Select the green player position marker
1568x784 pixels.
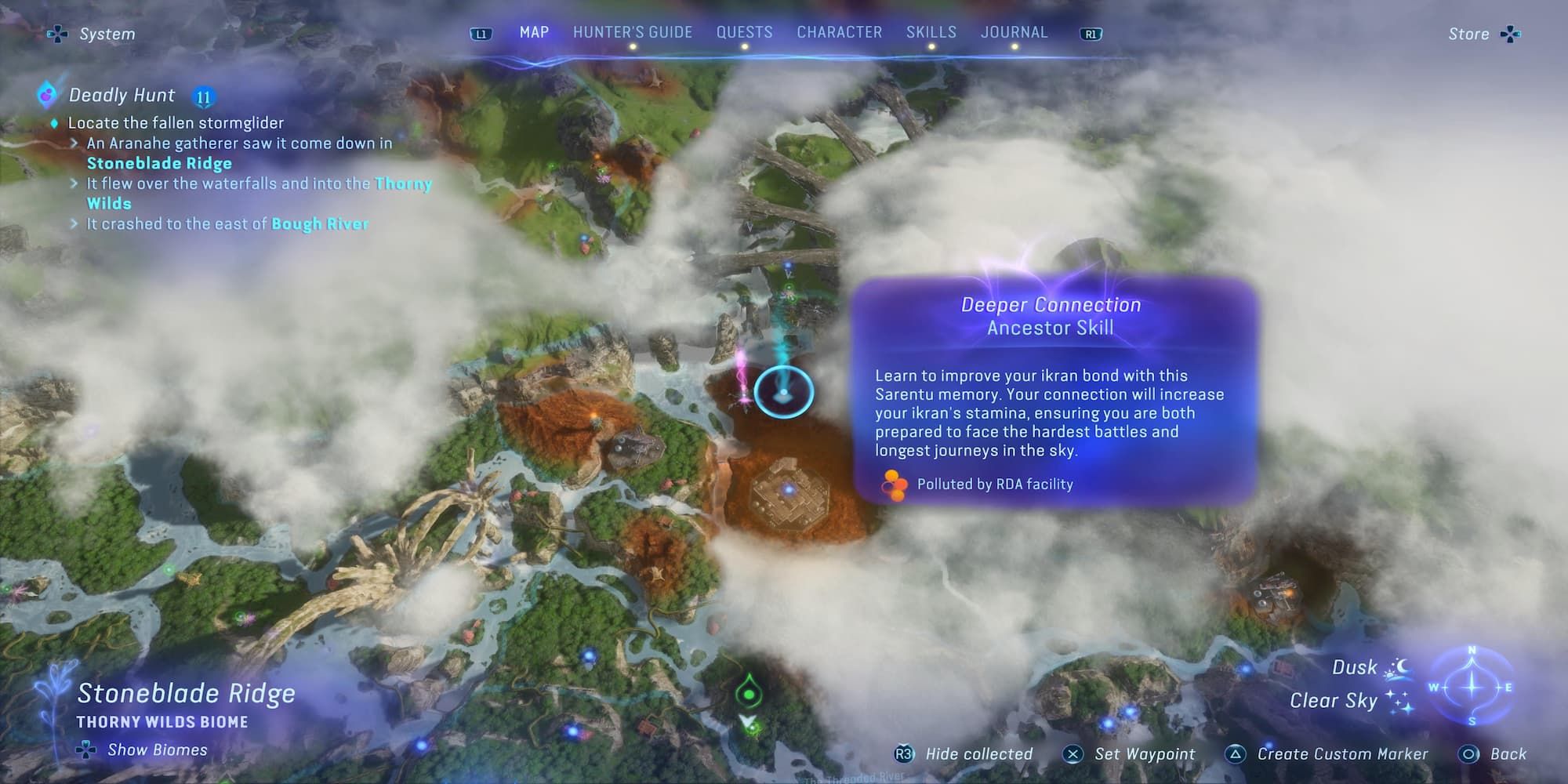click(747, 694)
